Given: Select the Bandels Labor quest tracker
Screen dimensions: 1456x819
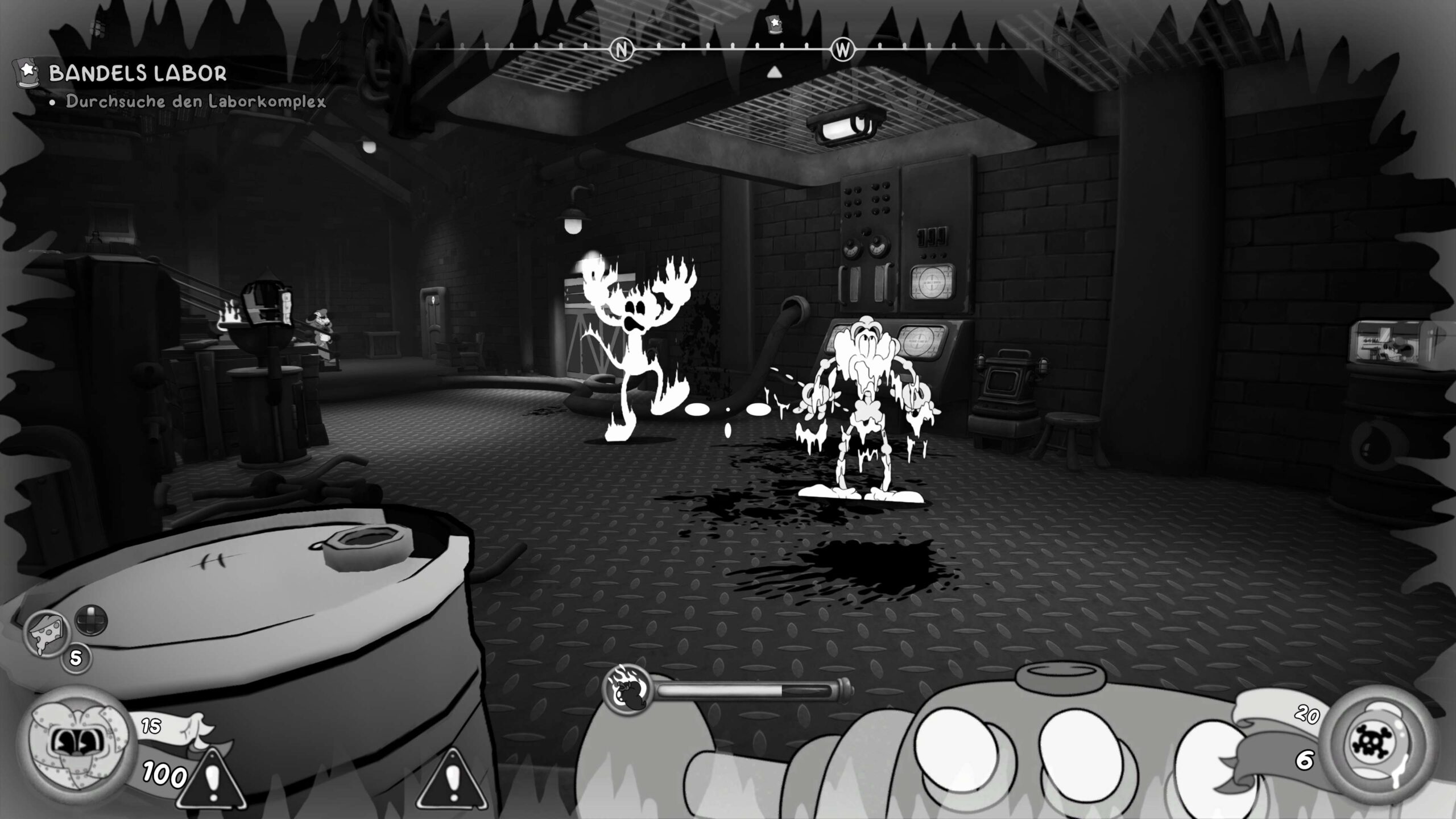Looking at the screenshot, I should (138, 73).
